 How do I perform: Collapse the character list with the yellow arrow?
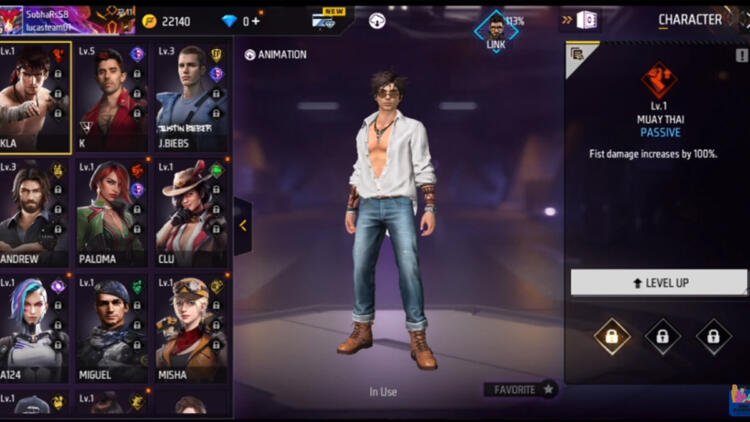243,225
